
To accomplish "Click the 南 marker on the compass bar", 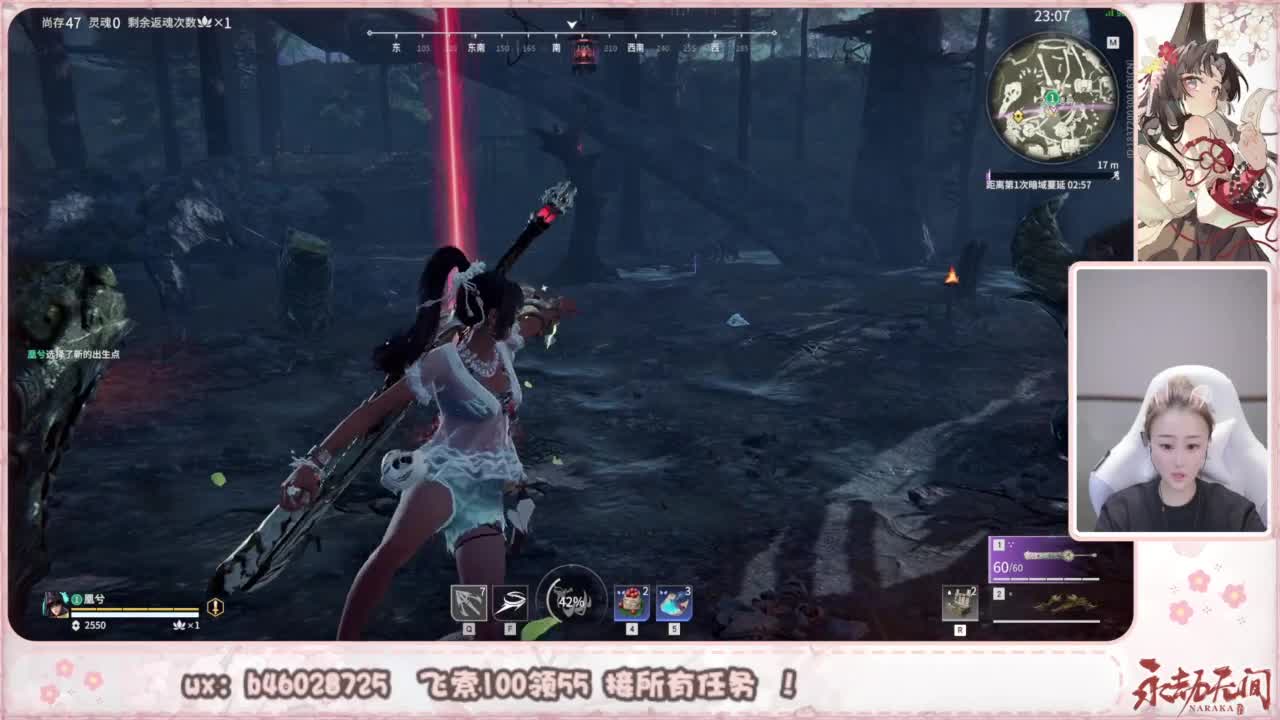I will click(x=556, y=46).
